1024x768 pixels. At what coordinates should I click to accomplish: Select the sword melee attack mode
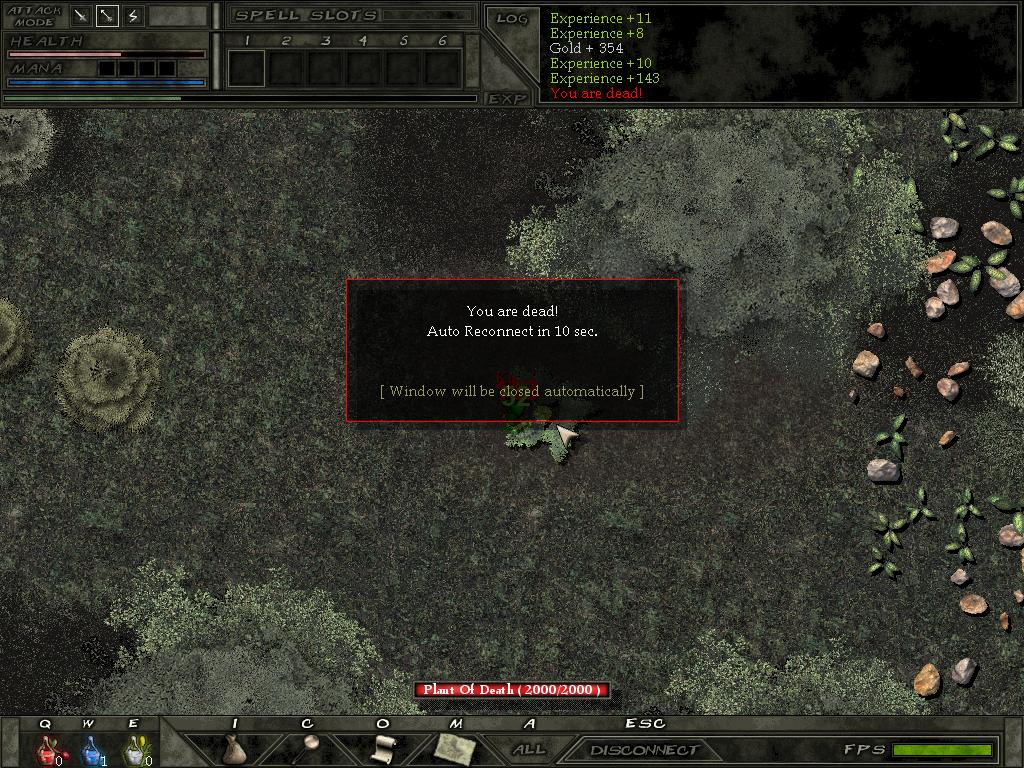point(81,15)
